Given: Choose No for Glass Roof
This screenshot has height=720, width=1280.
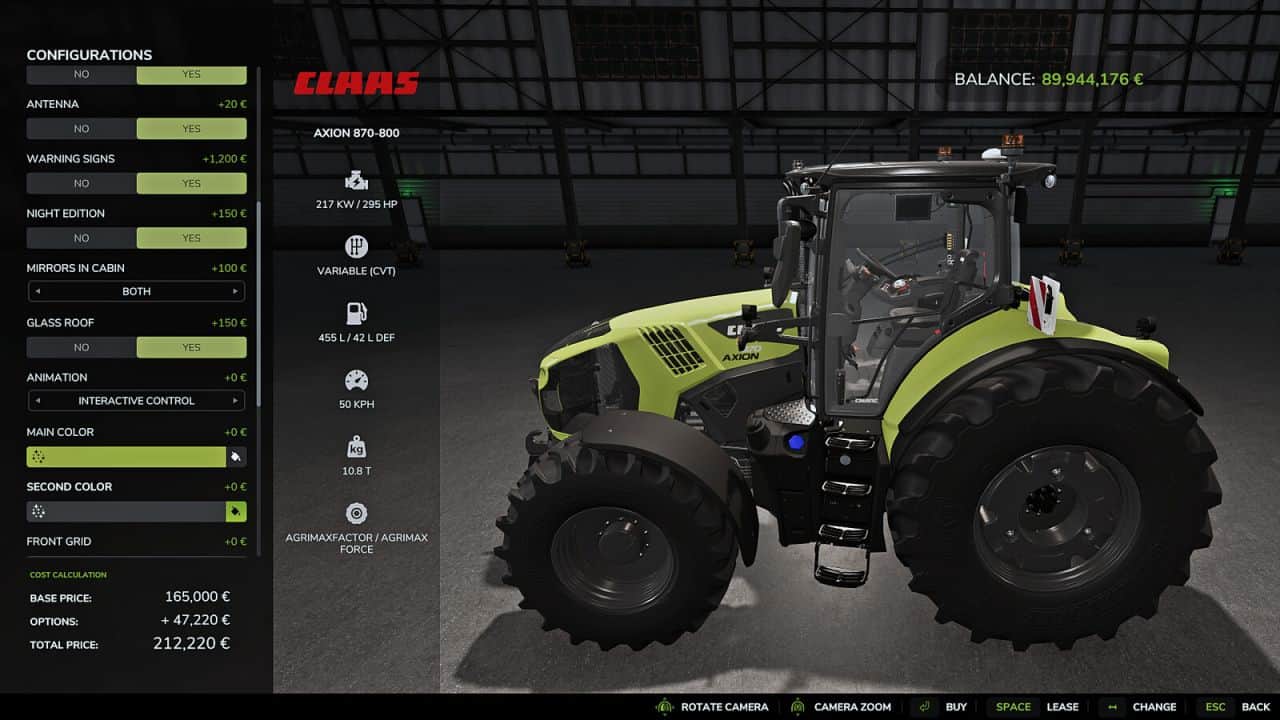Looking at the screenshot, I should [x=81, y=348].
